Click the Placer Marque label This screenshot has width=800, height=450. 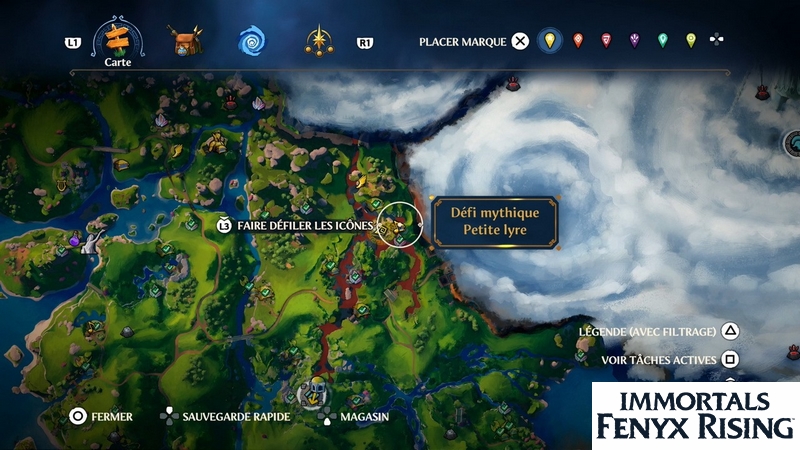point(464,41)
